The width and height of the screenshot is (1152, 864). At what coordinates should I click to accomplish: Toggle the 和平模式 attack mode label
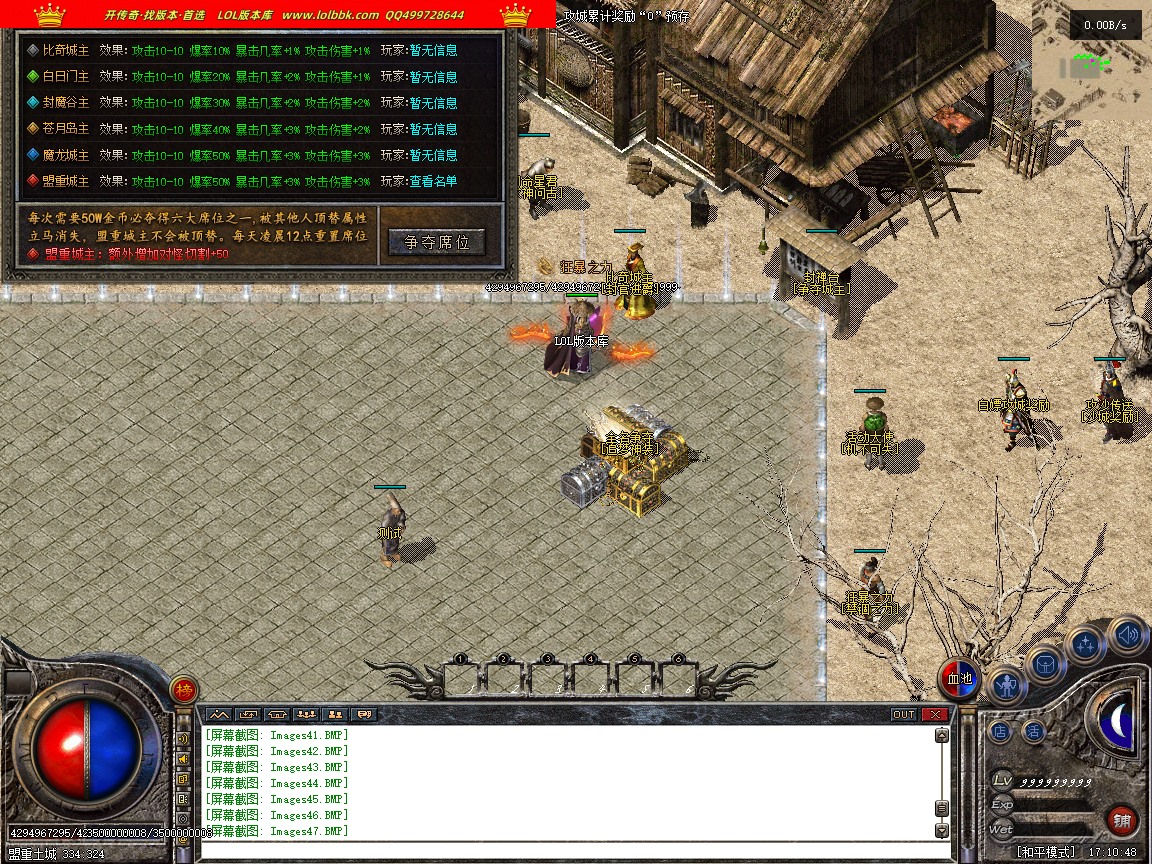[1046, 852]
